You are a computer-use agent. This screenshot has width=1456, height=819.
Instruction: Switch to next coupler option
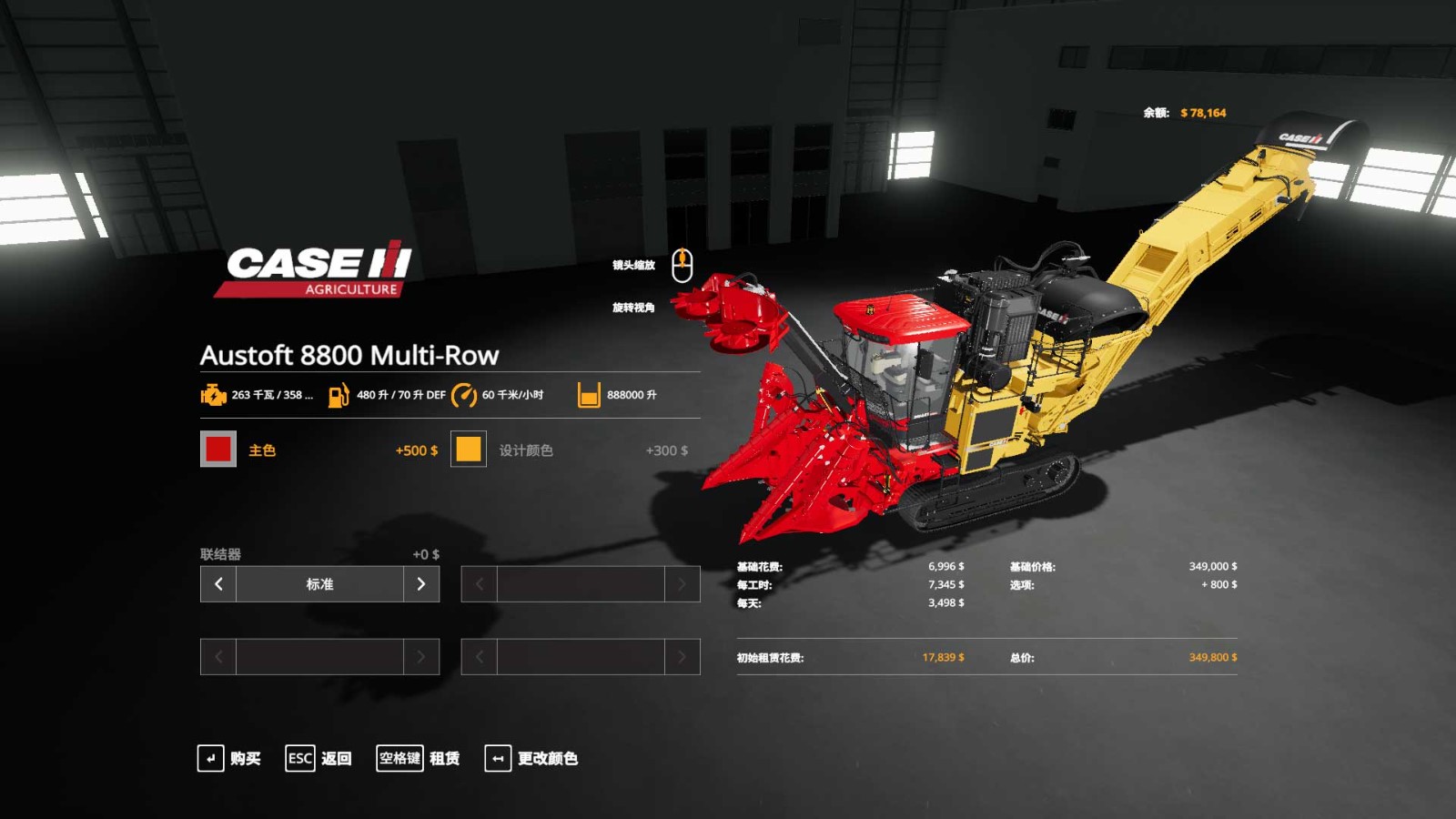[x=420, y=584]
